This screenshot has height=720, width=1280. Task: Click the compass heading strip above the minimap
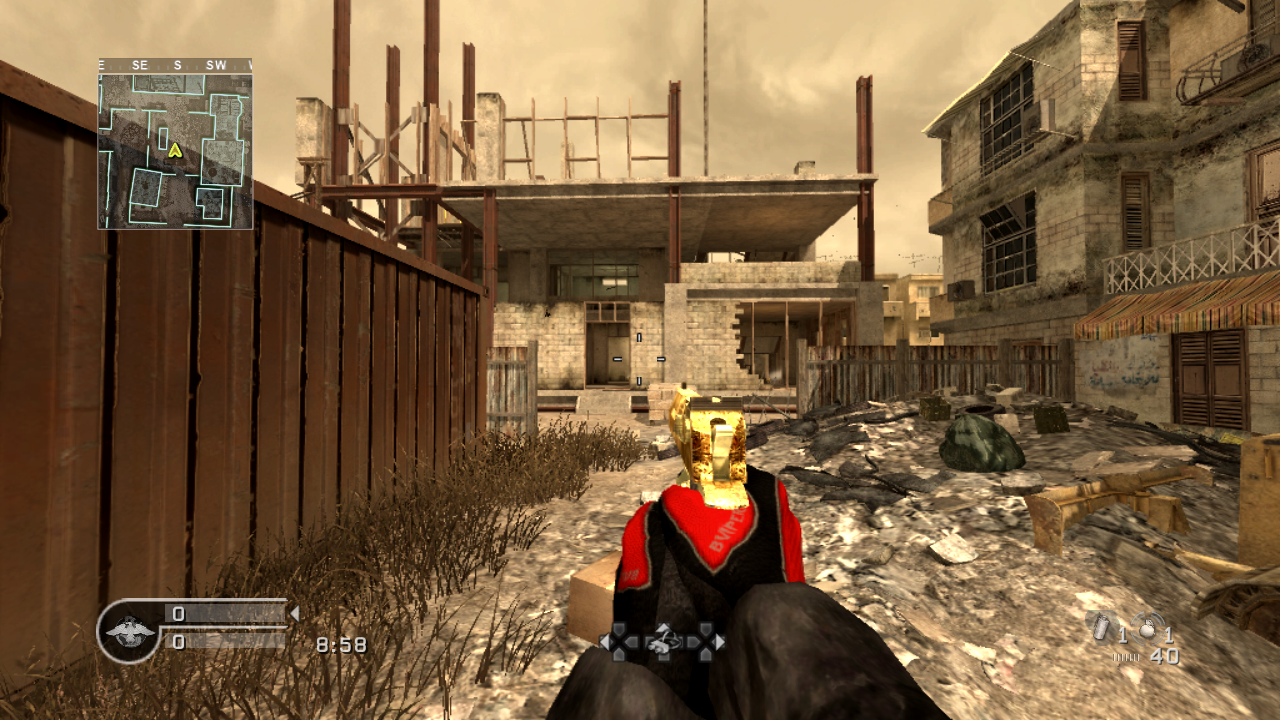click(175, 65)
